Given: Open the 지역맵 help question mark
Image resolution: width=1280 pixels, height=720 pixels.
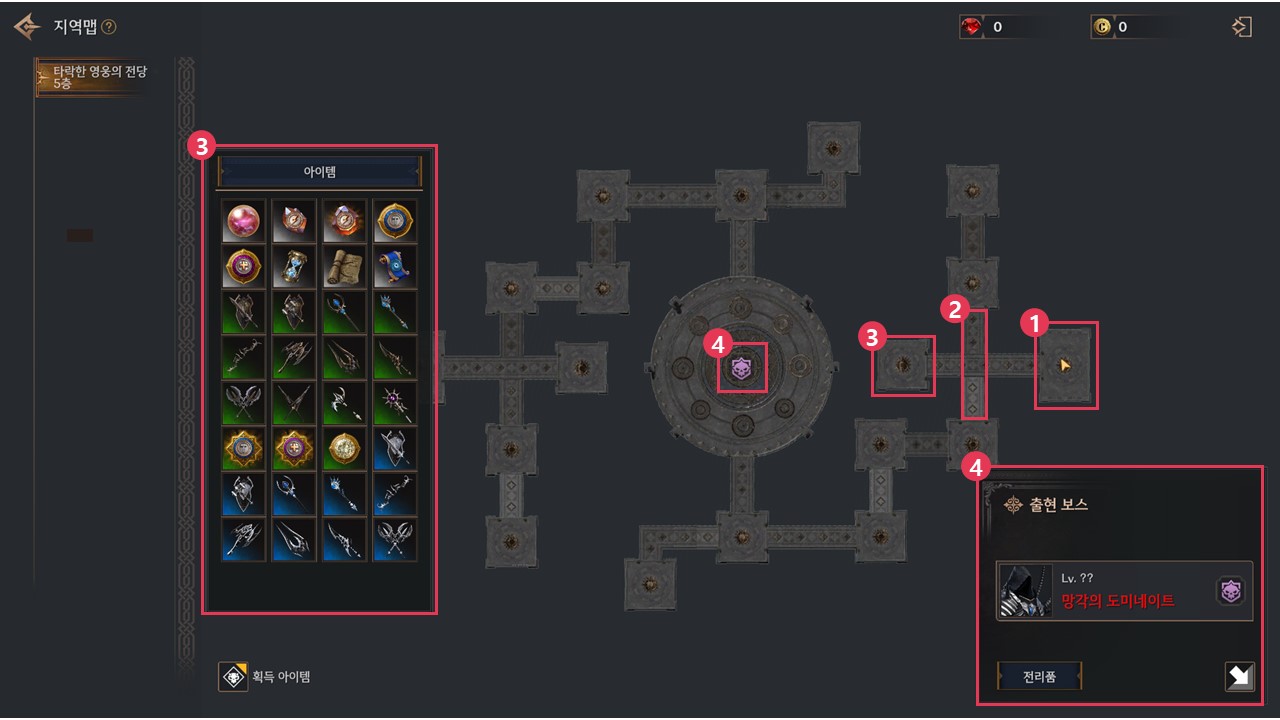Looking at the screenshot, I should pos(109,27).
